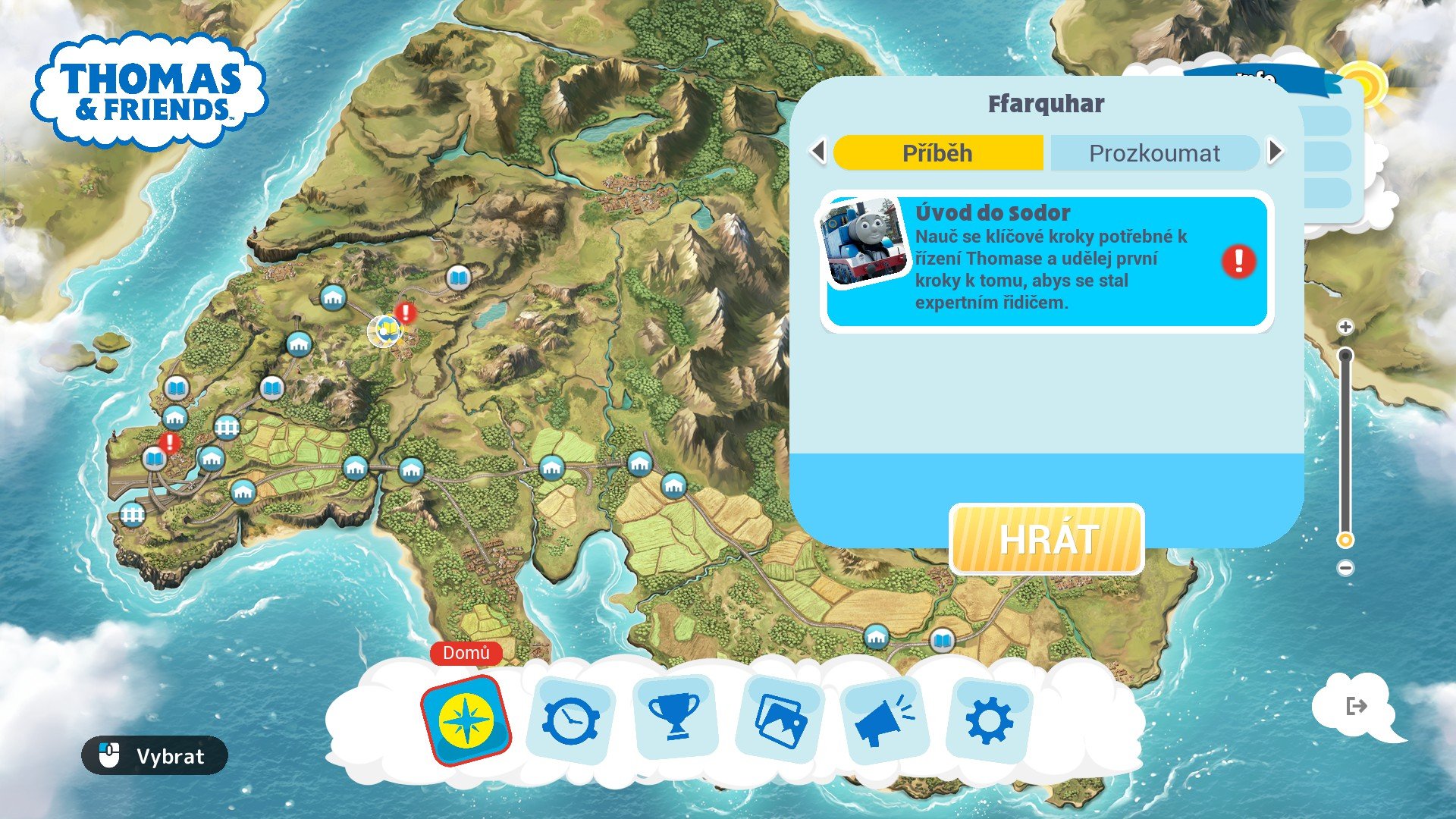The height and width of the screenshot is (819, 1456).
Task: Switch to the Prozkoumat tab
Action: (x=1155, y=152)
